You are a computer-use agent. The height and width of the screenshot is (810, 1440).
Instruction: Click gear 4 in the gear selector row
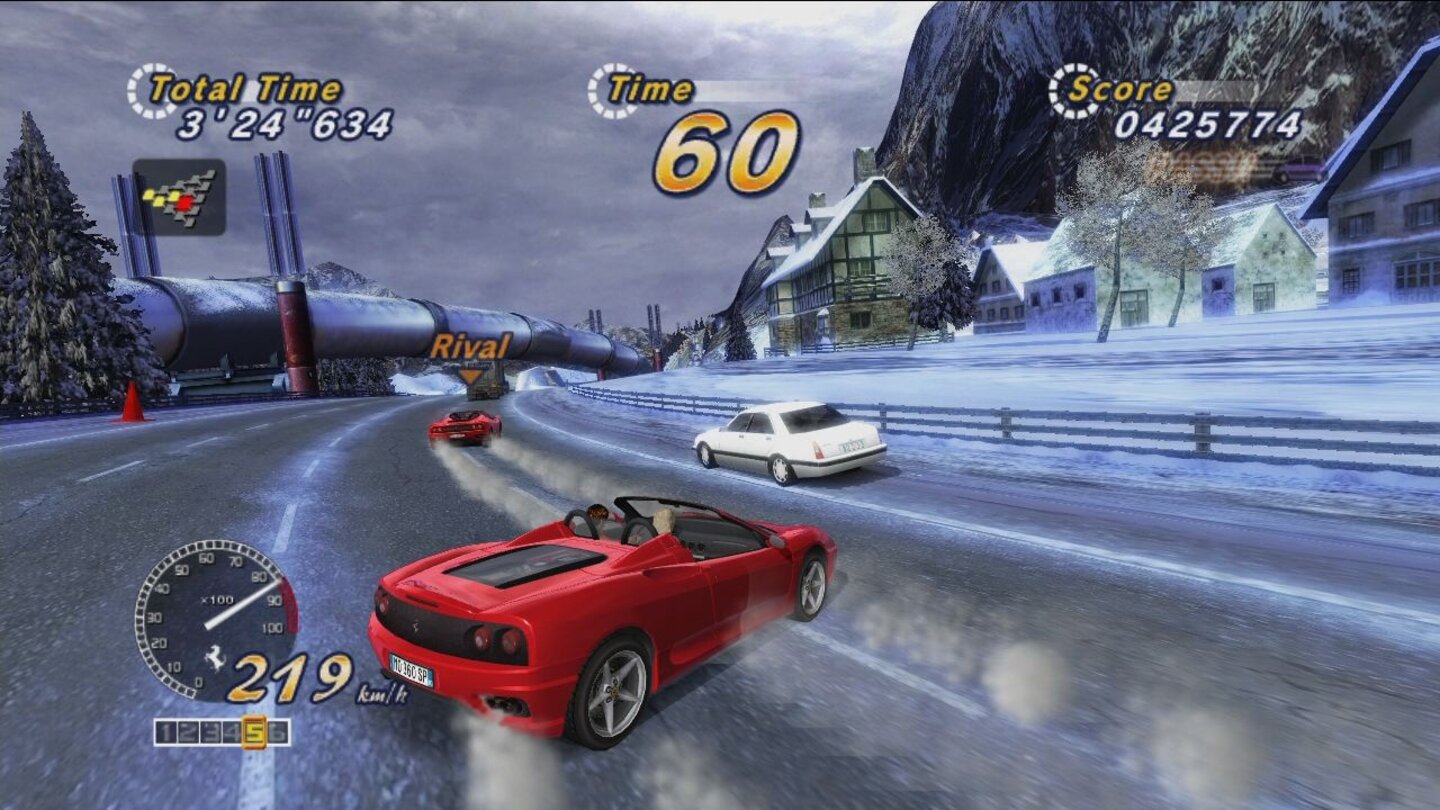tap(230, 731)
